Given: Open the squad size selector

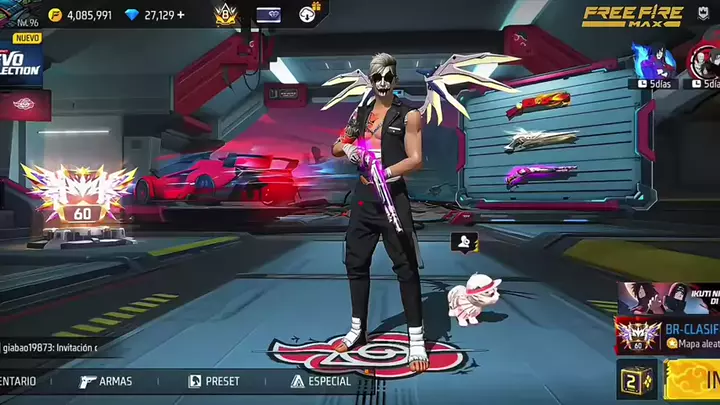Looking at the screenshot, I should click(x=636, y=379).
